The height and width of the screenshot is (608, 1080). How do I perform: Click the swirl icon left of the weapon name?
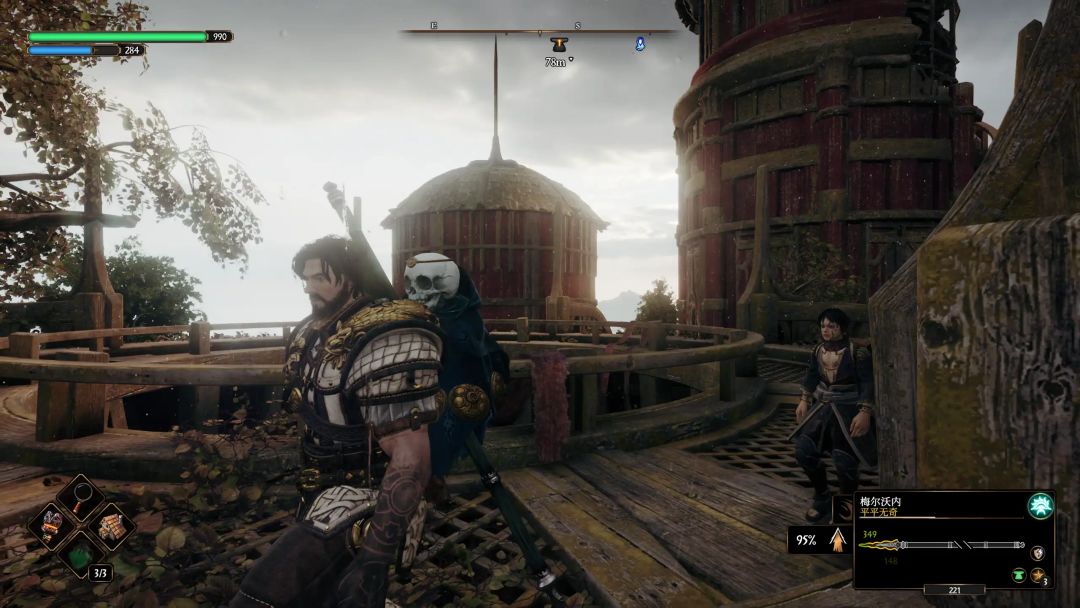843,508
